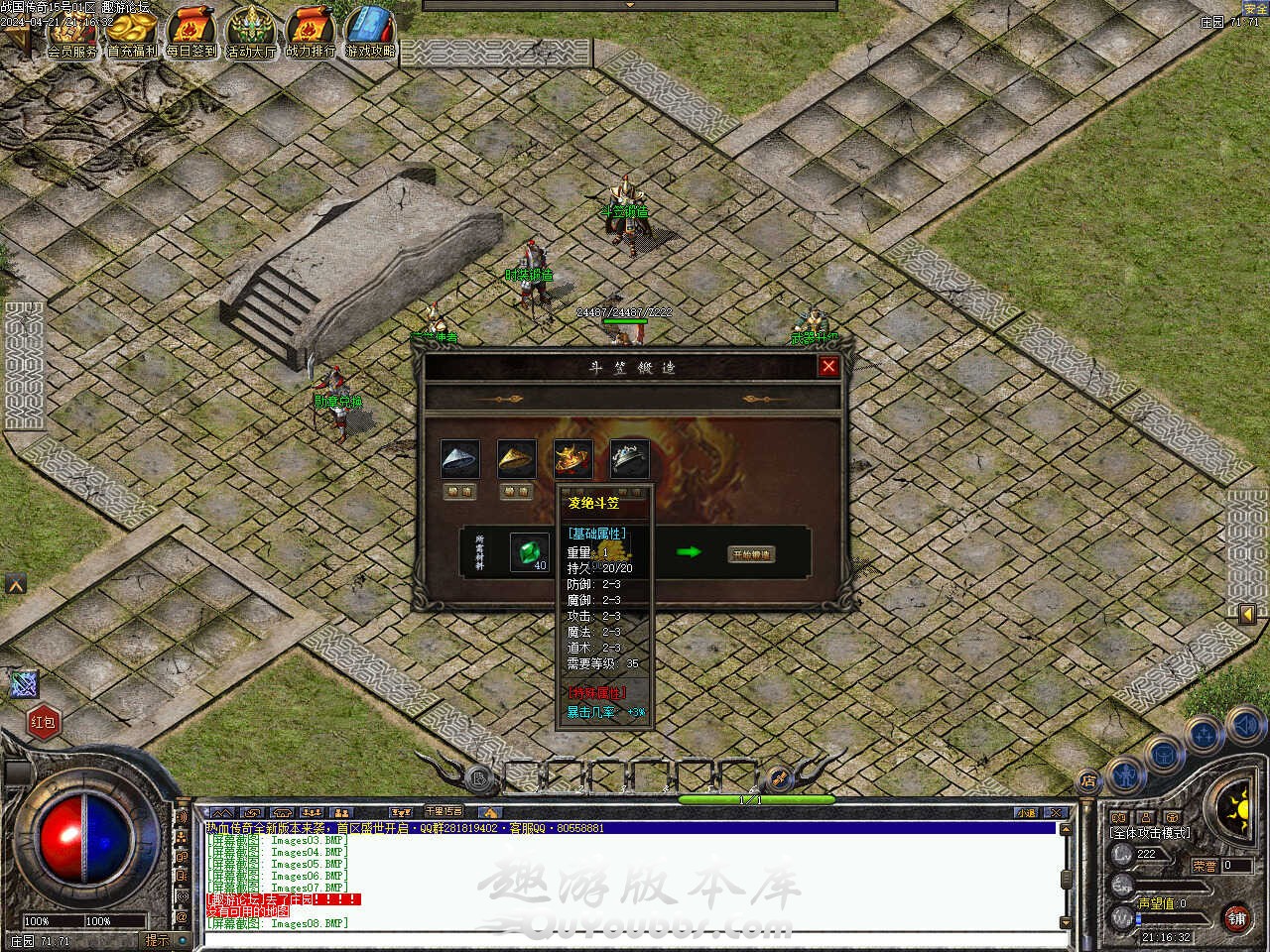Choose the silver jeweled tiara icon
The height and width of the screenshot is (952, 1270).
pyautogui.click(x=629, y=458)
